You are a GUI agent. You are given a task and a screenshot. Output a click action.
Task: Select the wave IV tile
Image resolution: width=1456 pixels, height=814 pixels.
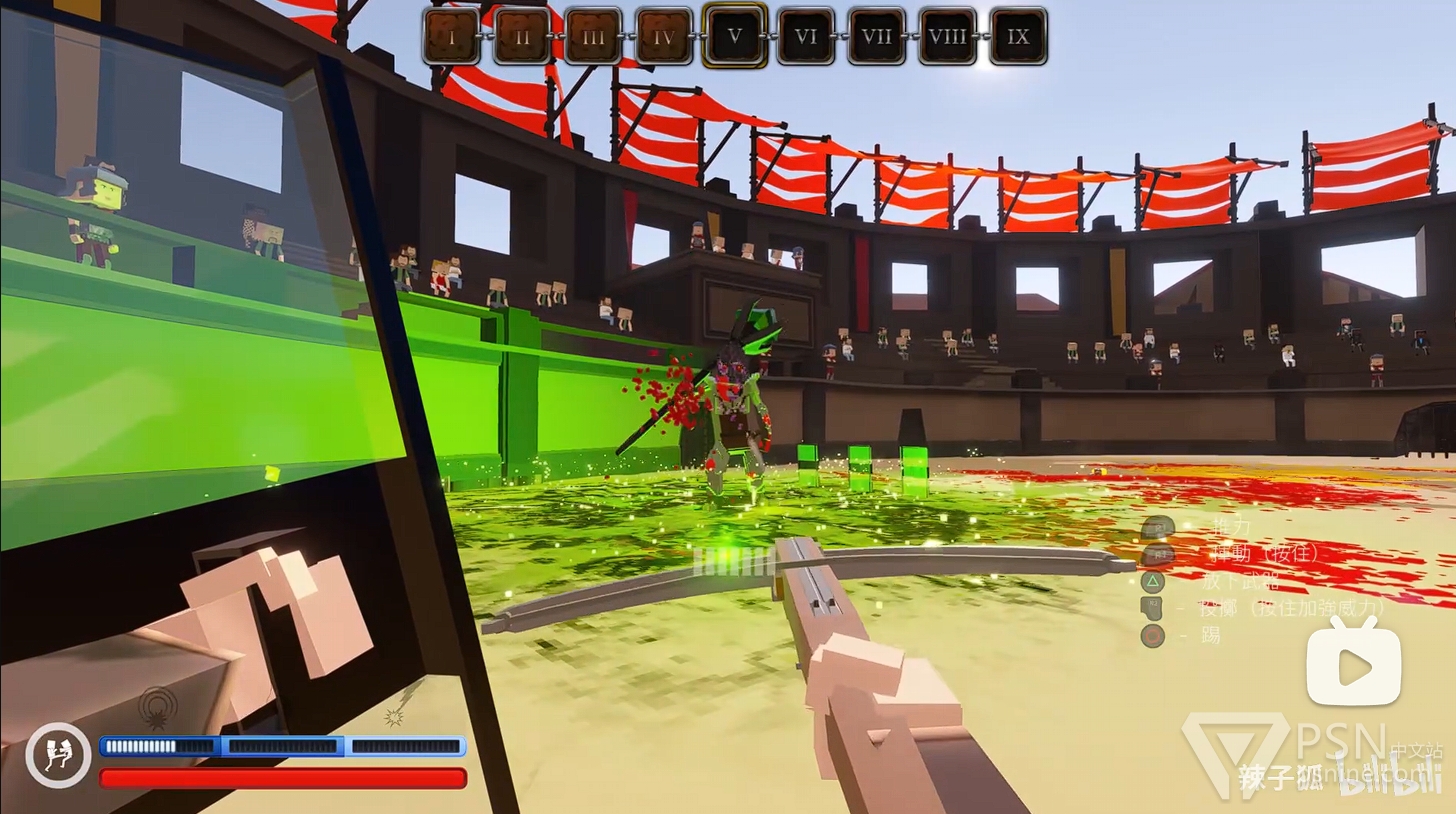664,37
